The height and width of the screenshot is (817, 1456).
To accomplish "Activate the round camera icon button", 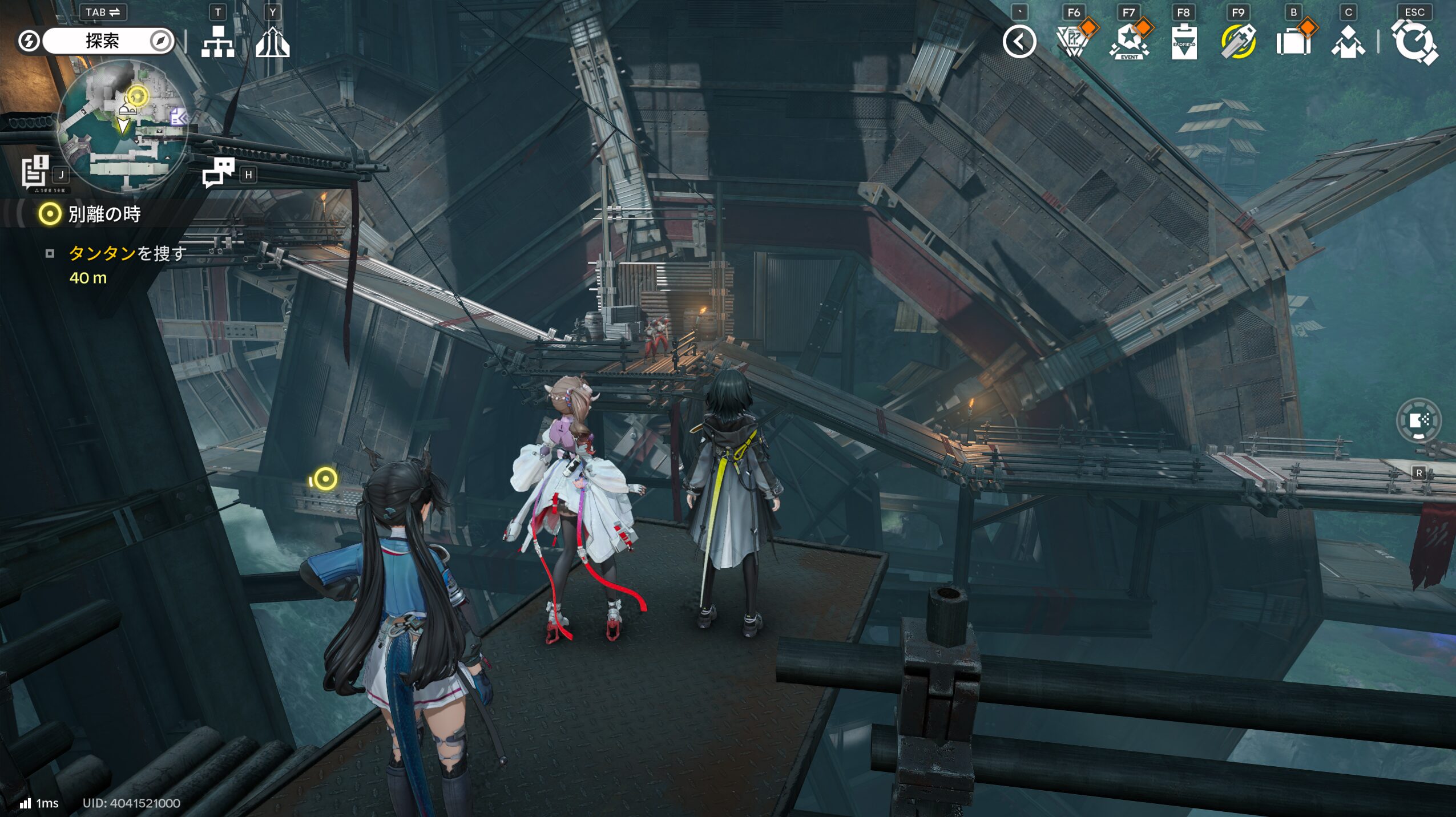I will (1418, 421).
